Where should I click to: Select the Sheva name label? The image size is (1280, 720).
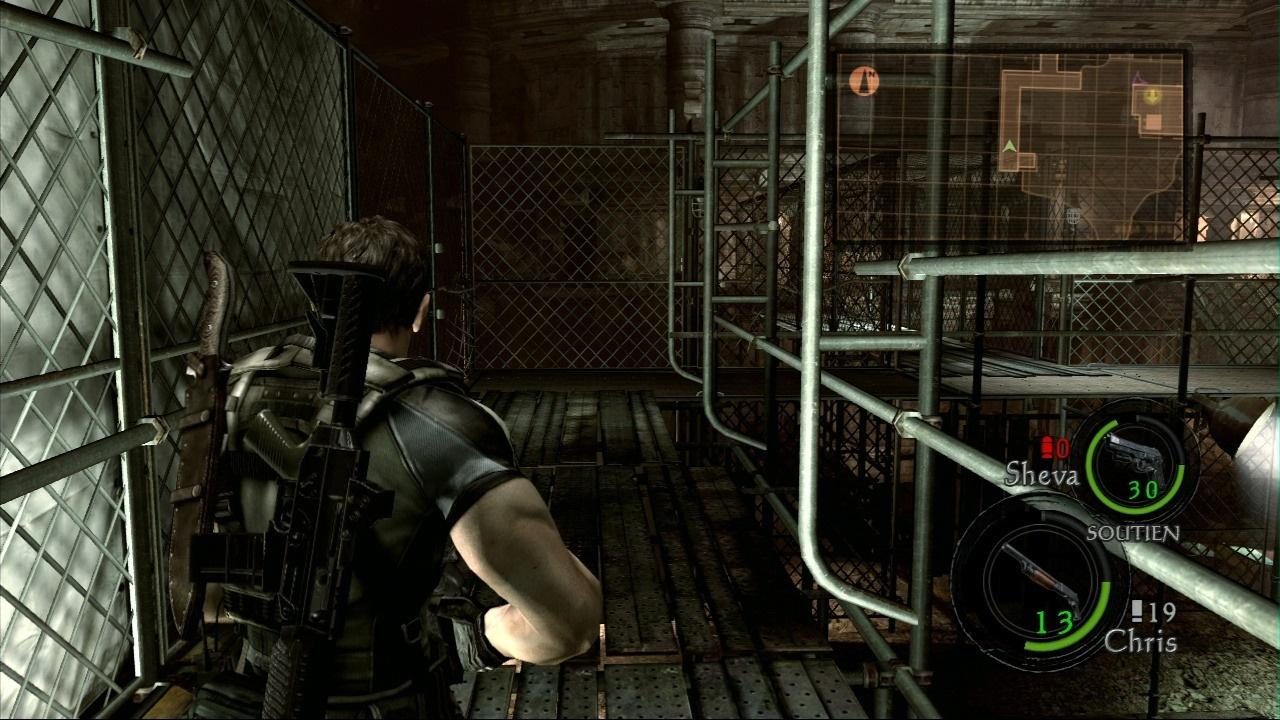[x=1044, y=473]
